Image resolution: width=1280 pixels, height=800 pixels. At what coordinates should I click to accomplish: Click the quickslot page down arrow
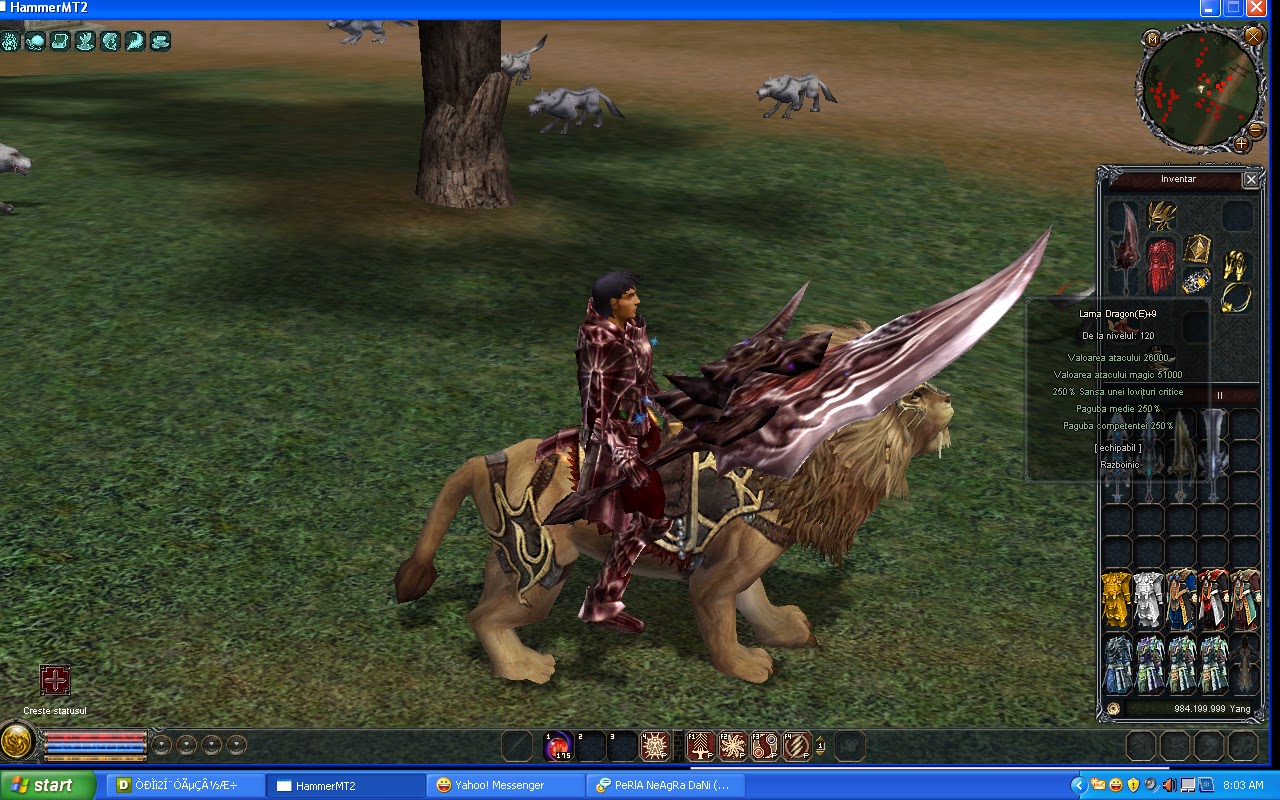[x=820, y=752]
